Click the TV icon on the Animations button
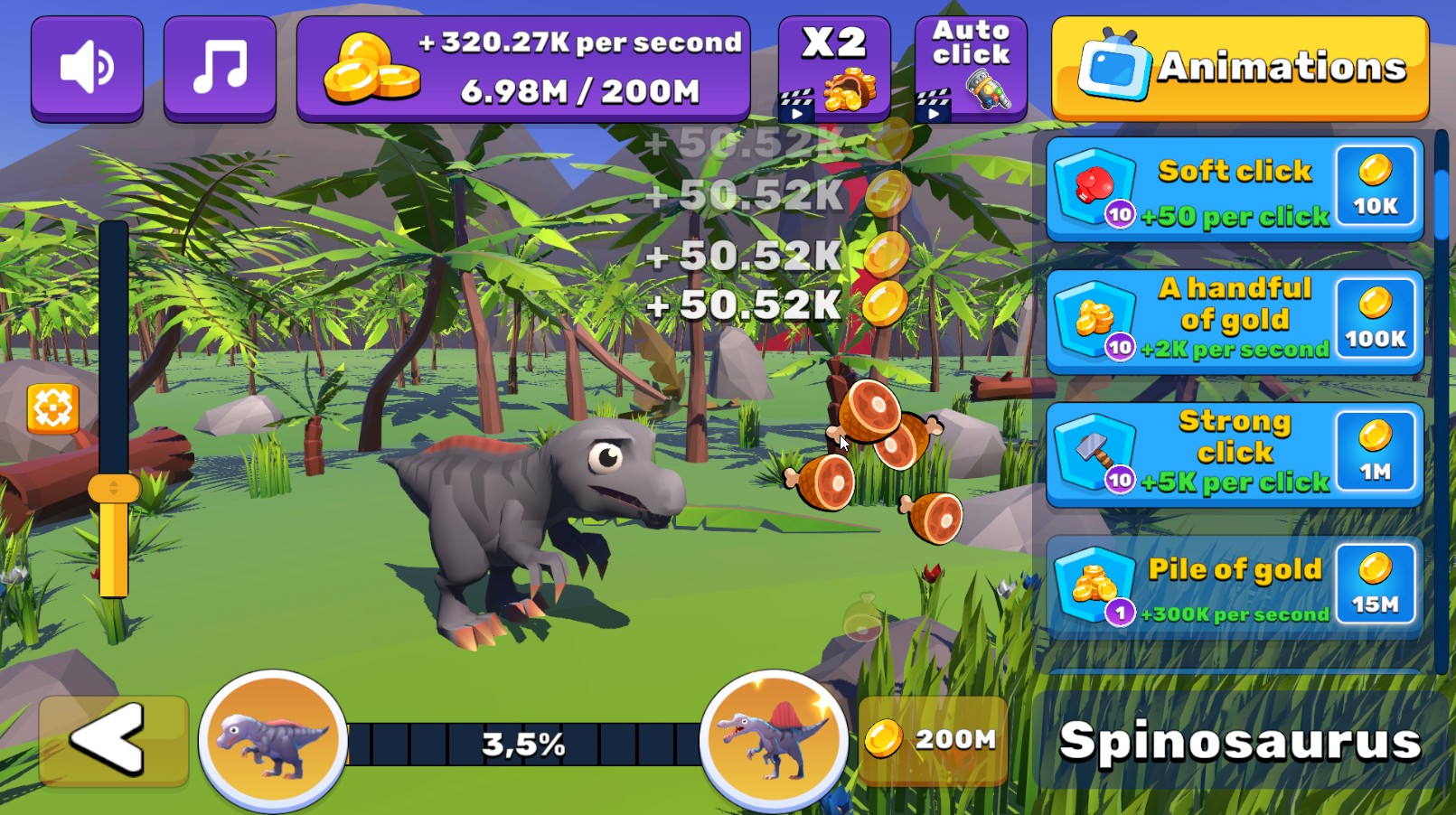 click(x=1114, y=67)
